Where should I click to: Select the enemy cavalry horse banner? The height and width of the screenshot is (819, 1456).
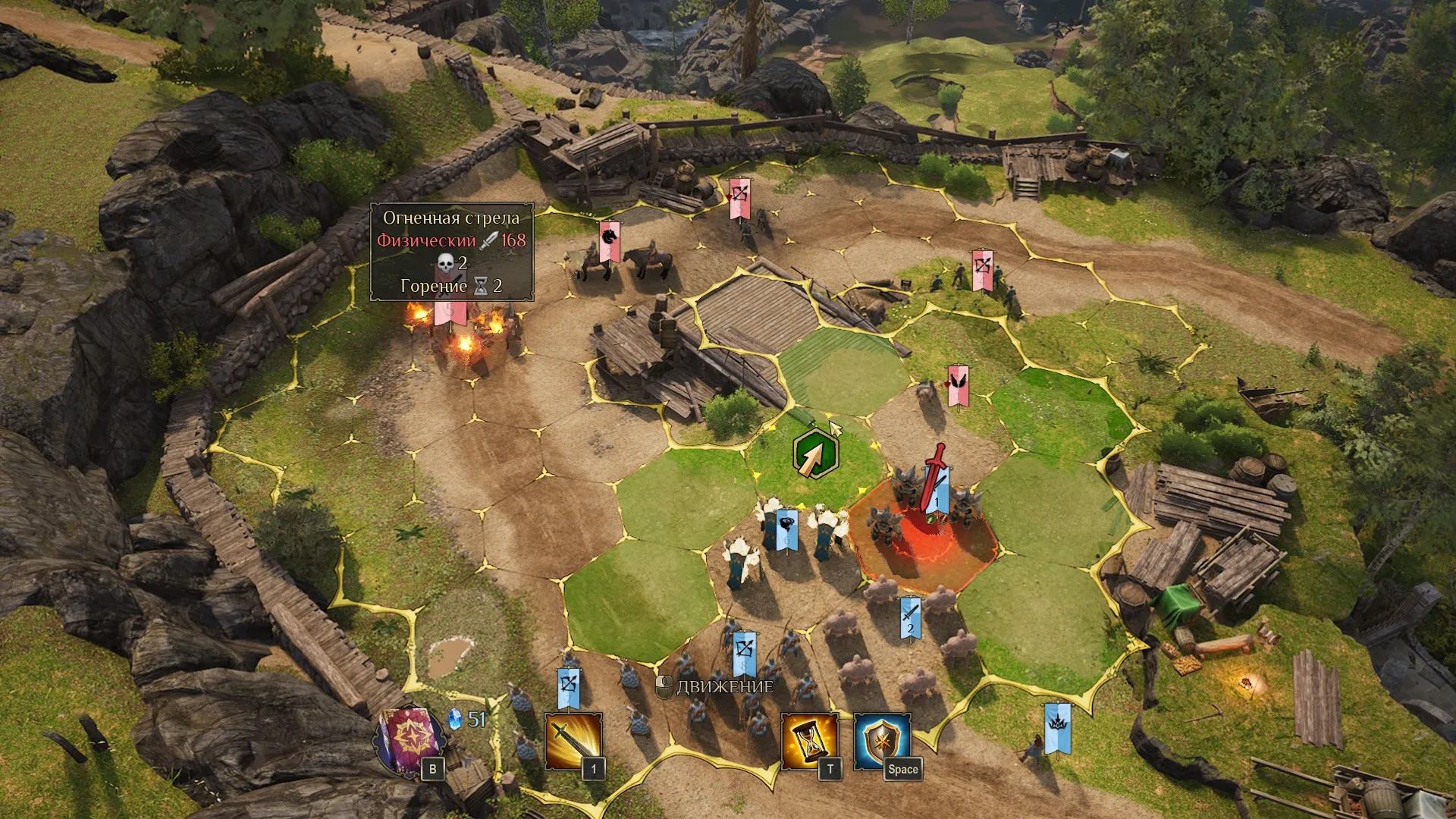tap(609, 240)
